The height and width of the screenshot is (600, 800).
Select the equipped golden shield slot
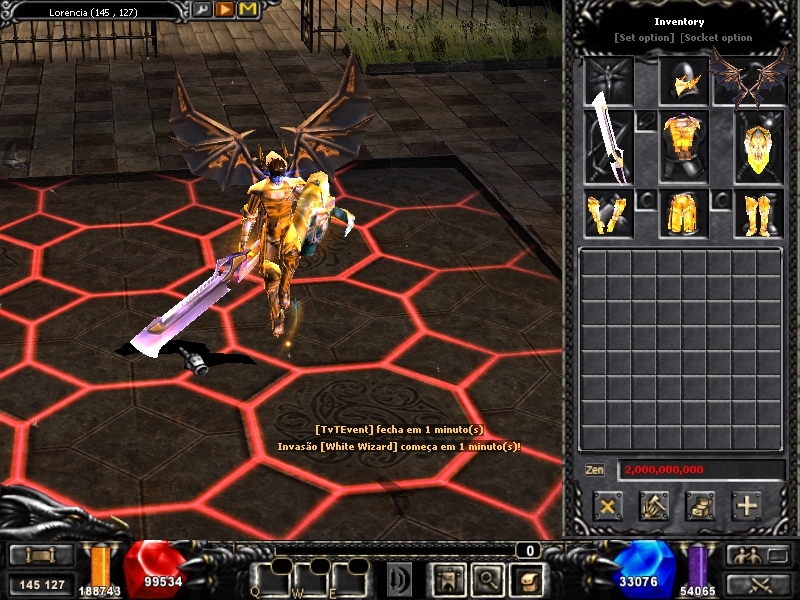click(x=758, y=147)
